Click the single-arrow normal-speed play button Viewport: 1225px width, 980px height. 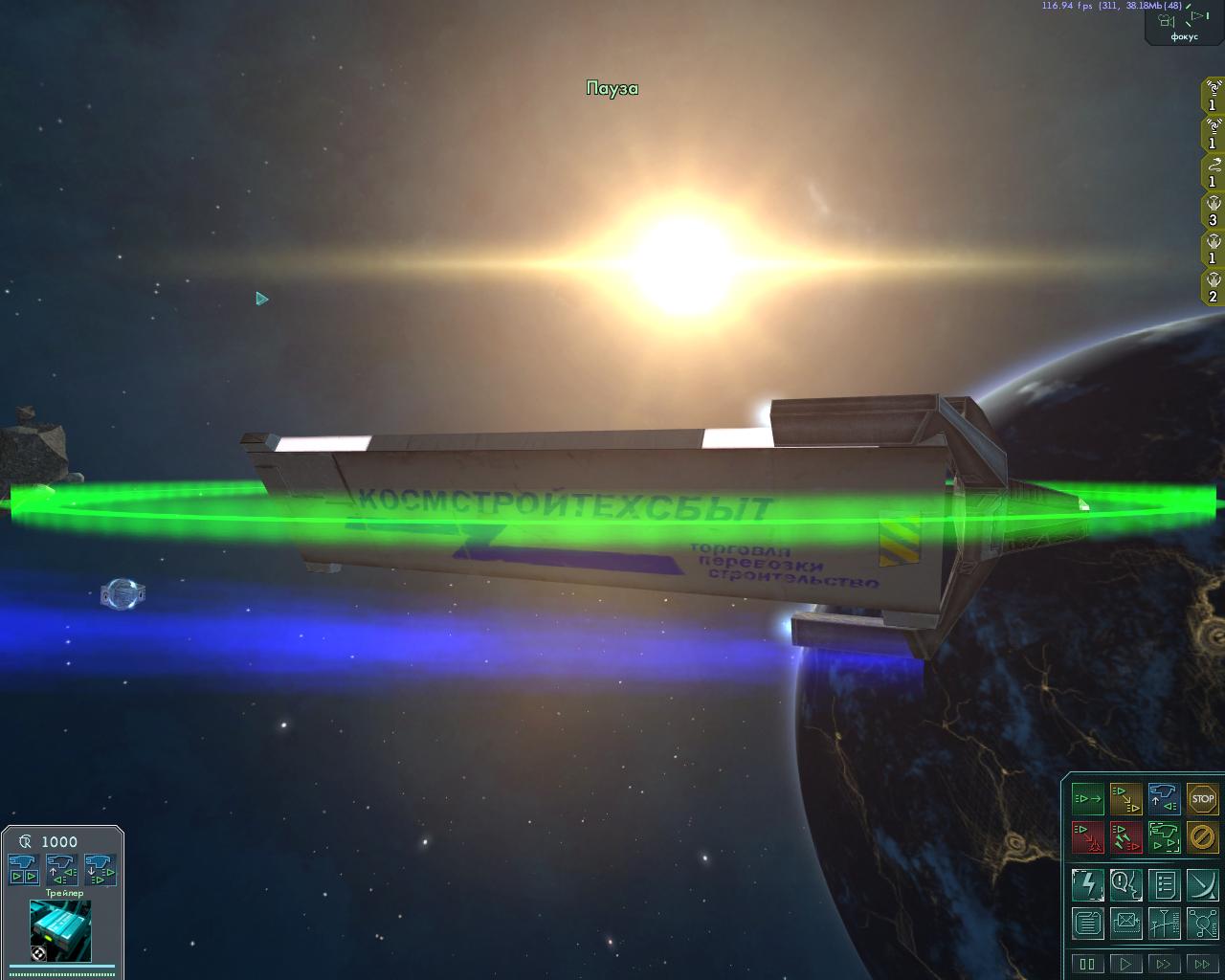[x=1125, y=964]
